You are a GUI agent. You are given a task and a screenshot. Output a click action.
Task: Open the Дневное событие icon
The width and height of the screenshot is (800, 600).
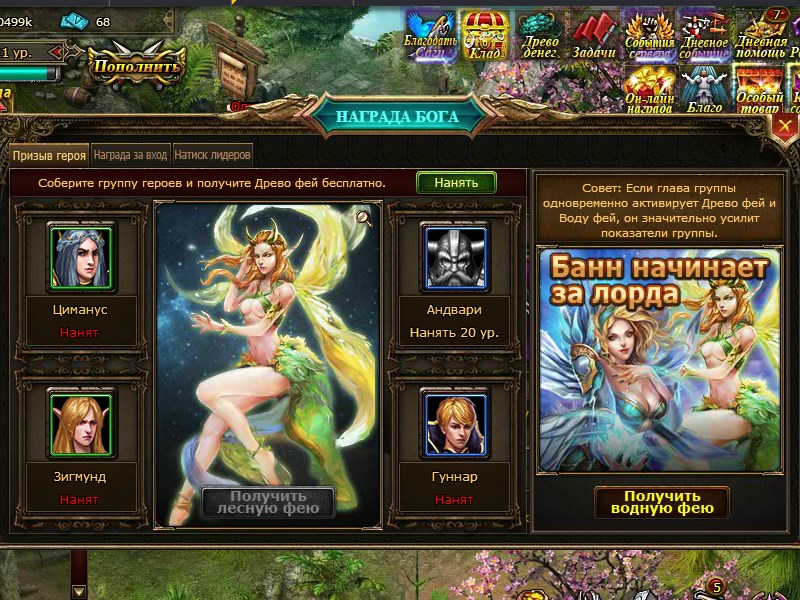(704, 35)
